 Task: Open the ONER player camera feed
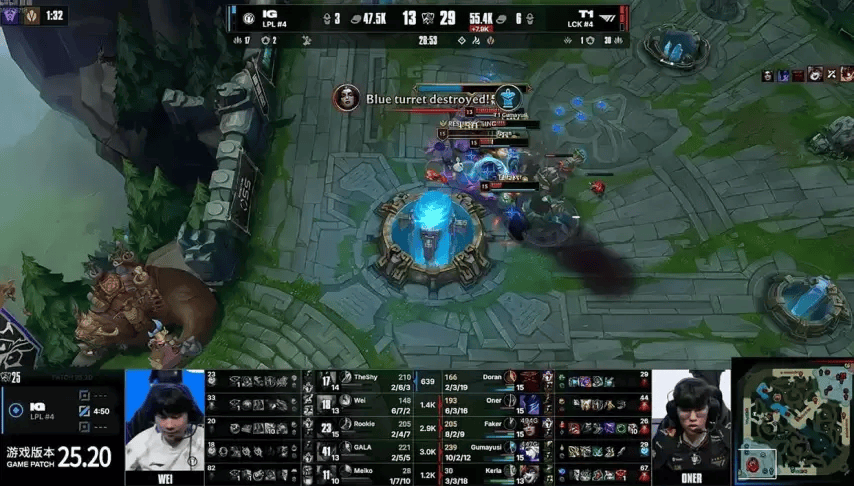click(691, 423)
